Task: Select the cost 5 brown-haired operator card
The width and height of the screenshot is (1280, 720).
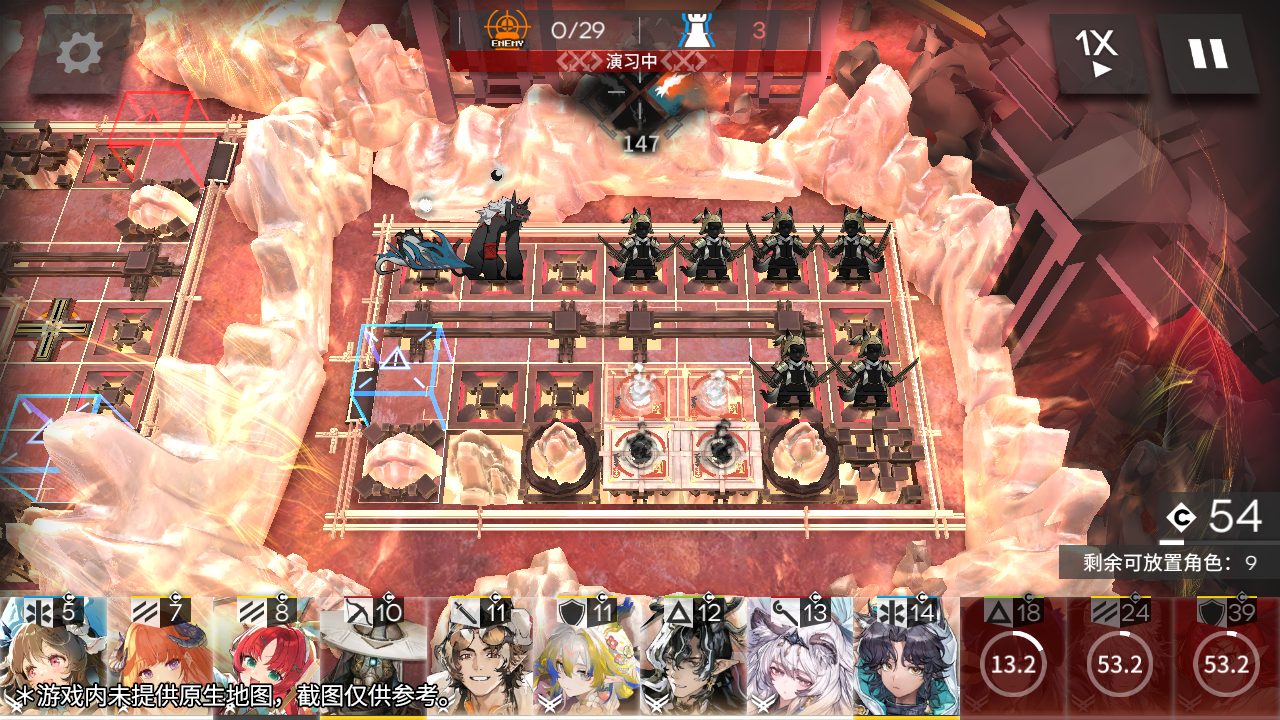Action: point(53,658)
